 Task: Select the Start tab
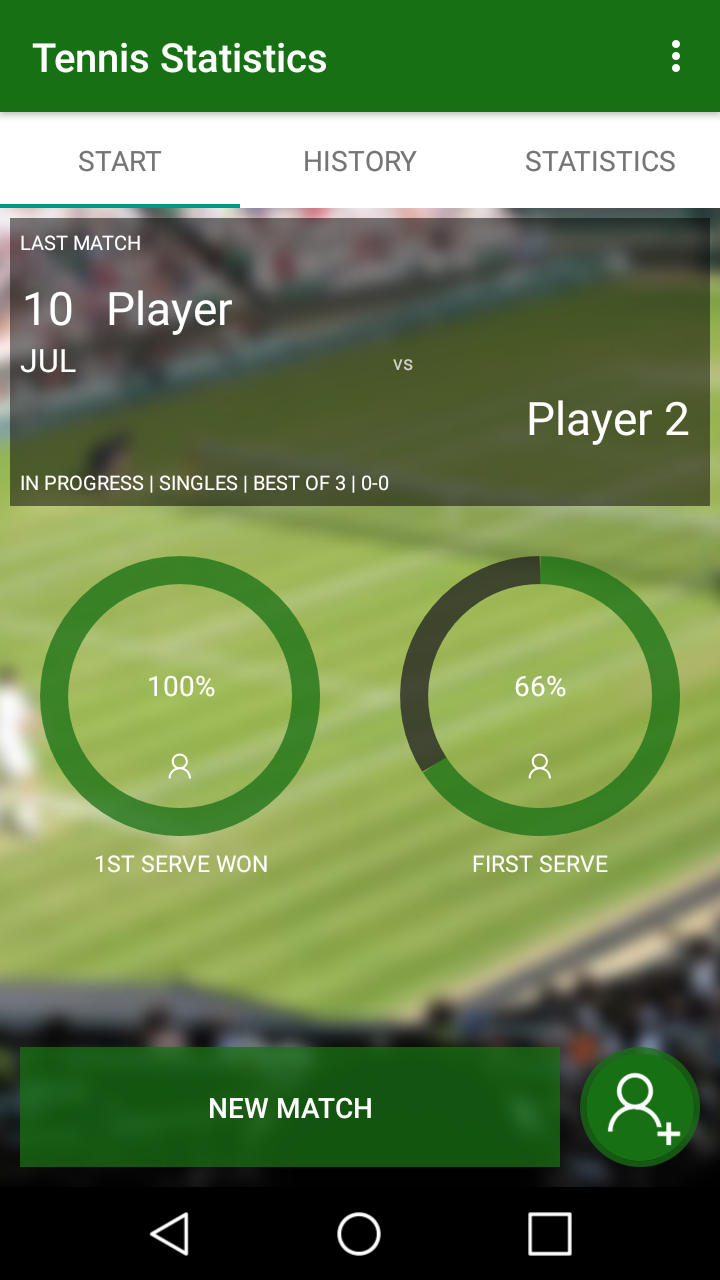[x=120, y=161]
